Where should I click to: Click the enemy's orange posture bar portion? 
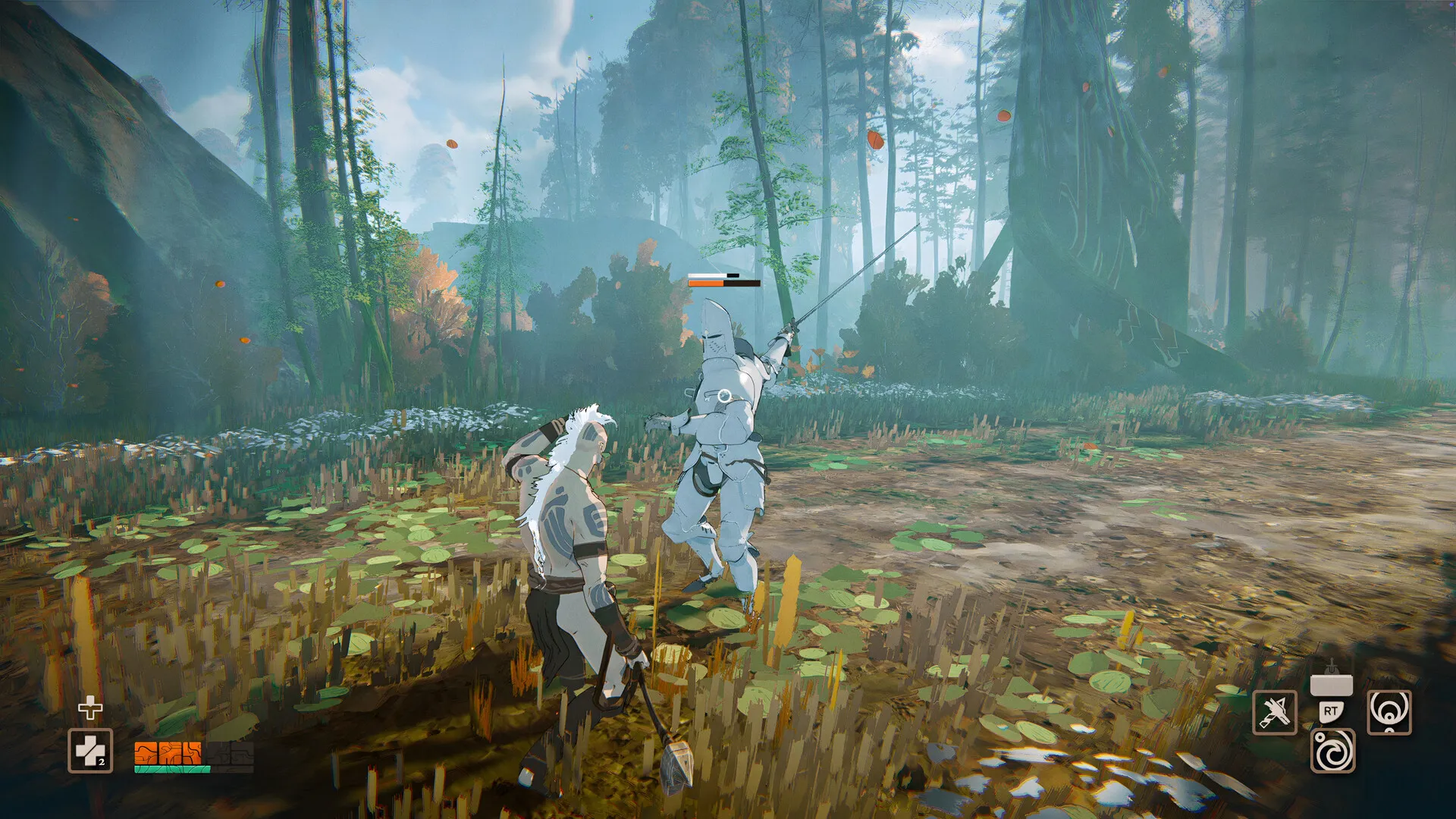706,283
